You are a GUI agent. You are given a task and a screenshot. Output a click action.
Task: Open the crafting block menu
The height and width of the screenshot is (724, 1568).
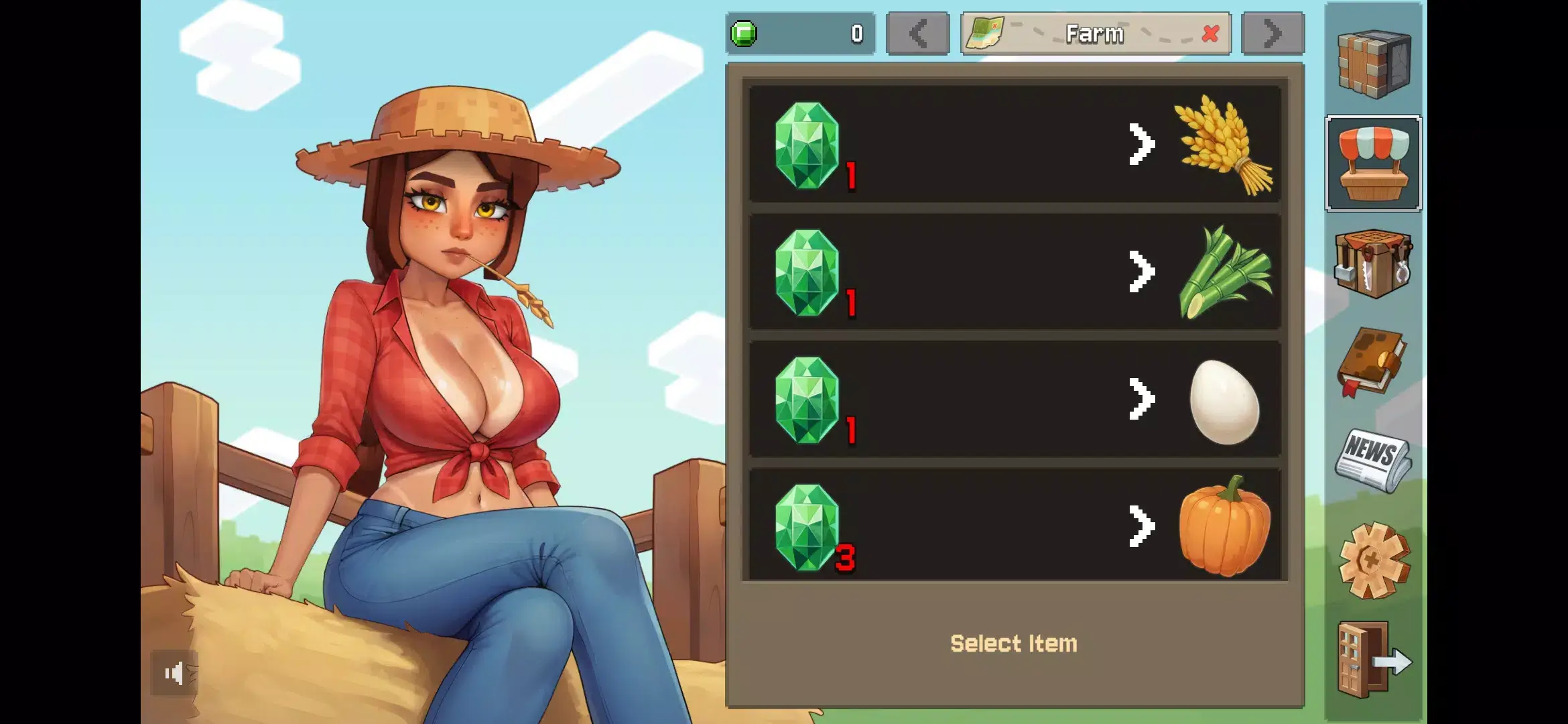[x=1374, y=64]
